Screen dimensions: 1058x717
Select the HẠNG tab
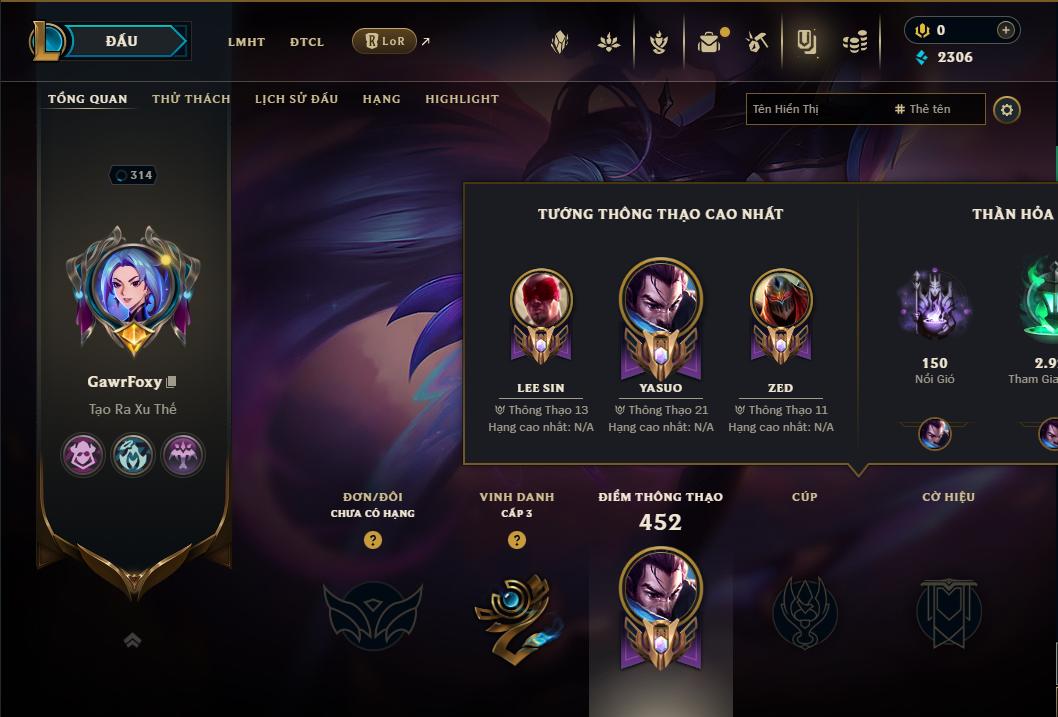381,99
